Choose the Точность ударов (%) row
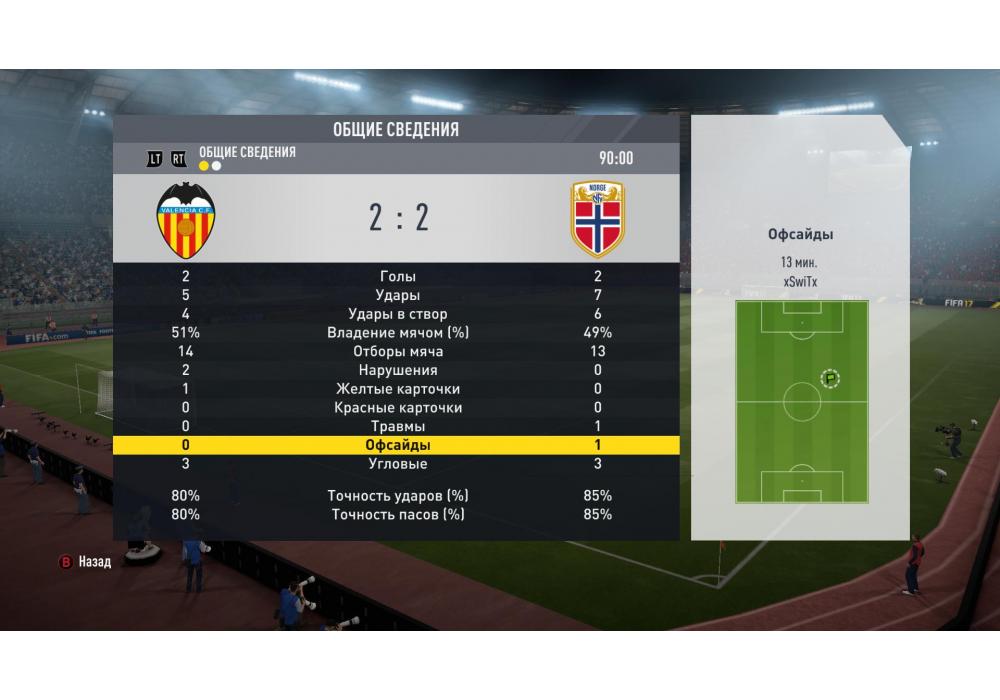Viewport: 1000px width, 700px height. click(397, 496)
